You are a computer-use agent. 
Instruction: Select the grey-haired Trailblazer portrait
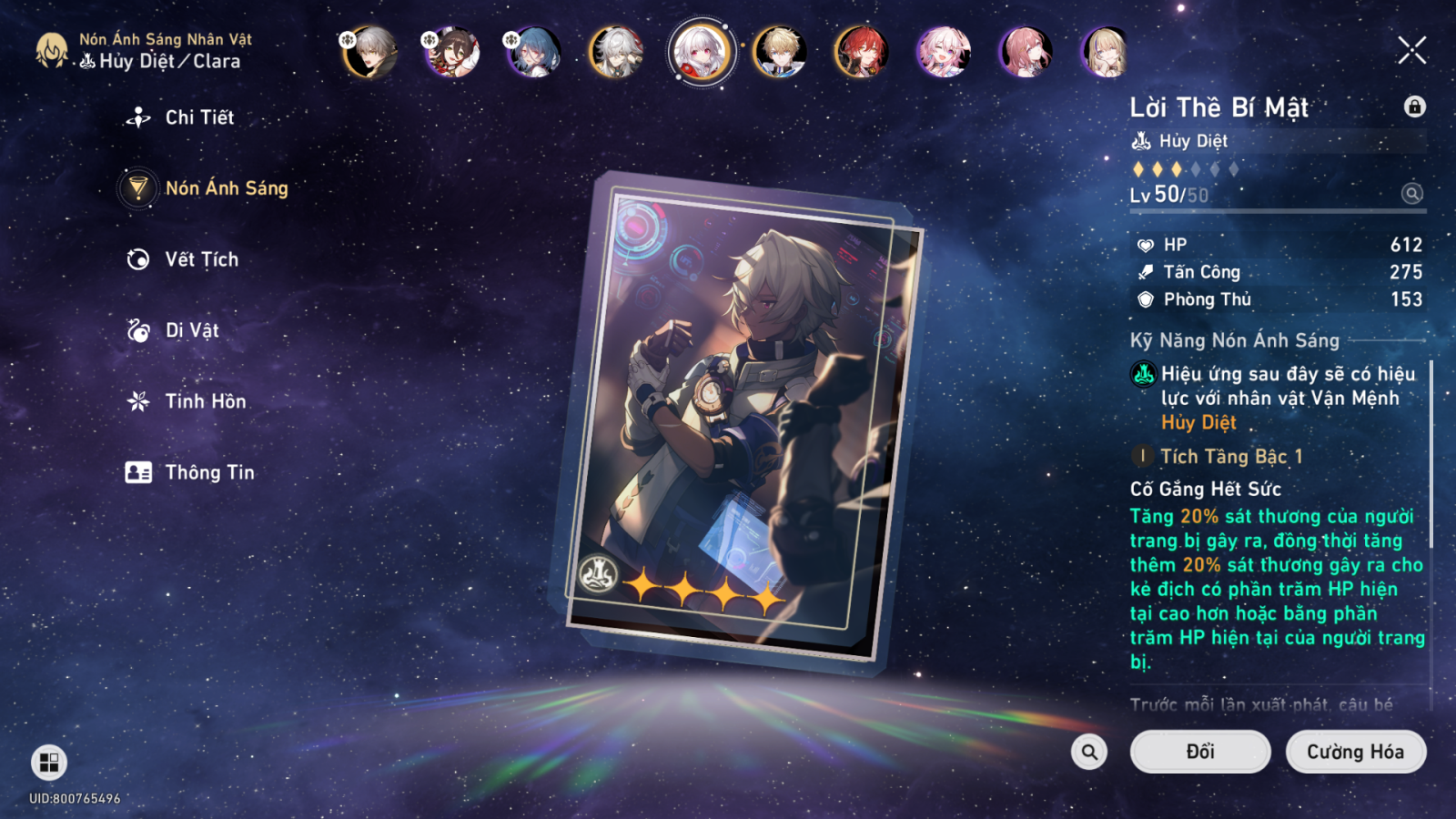(370, 51)
